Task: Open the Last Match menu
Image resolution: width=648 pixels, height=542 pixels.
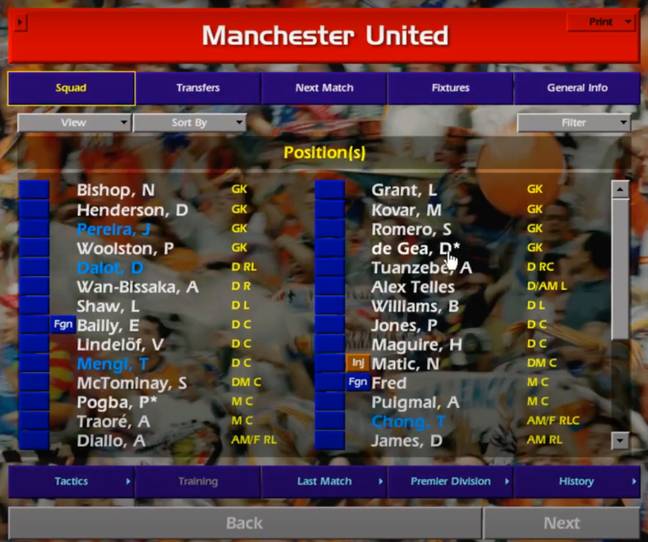Action: click(x=324, y=481)
